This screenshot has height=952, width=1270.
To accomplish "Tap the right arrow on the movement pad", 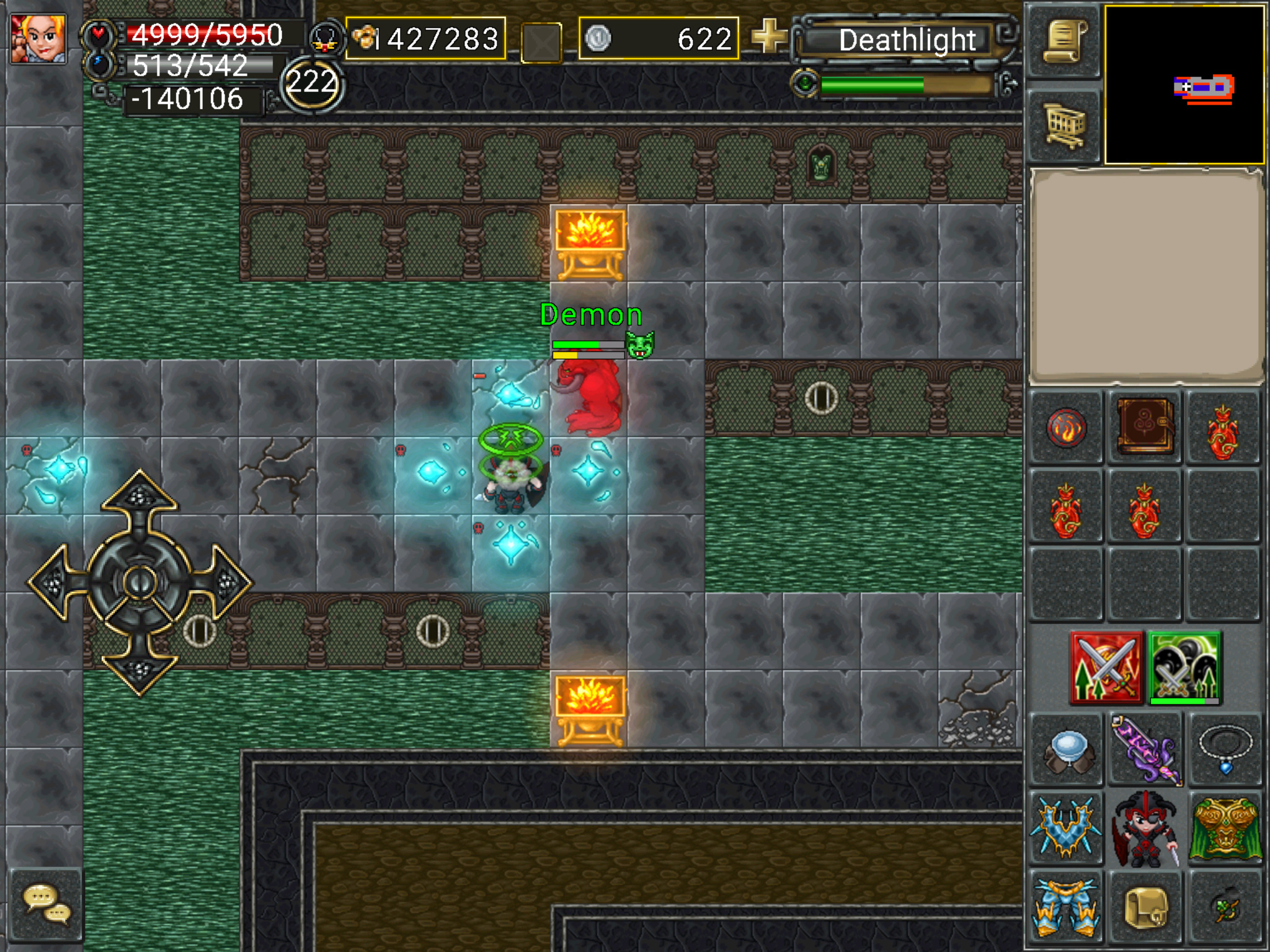I will tap(226, 583).
